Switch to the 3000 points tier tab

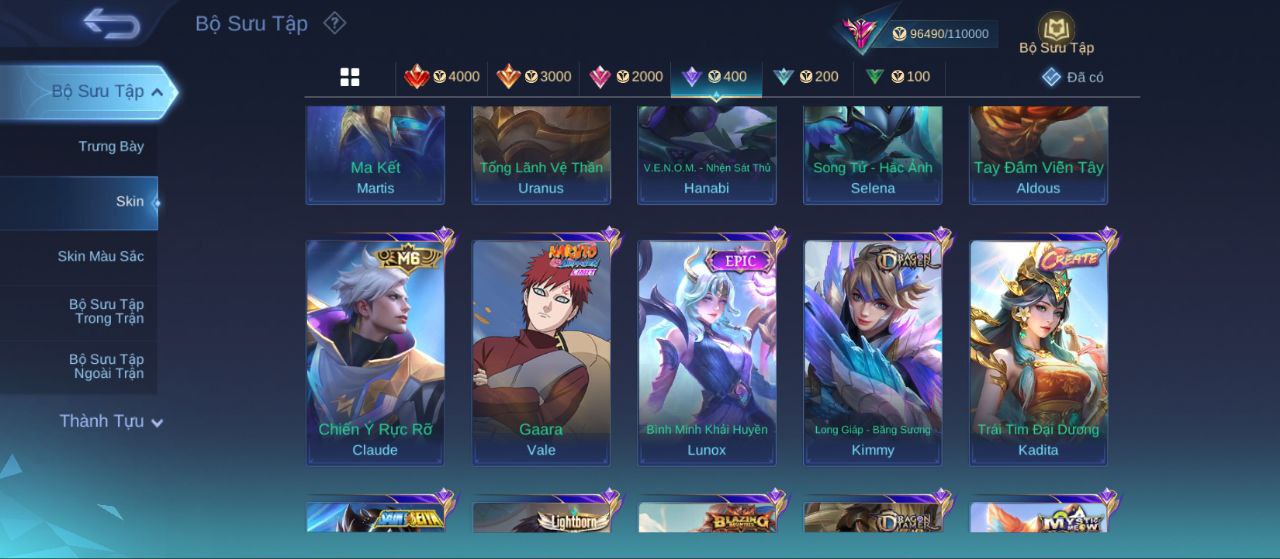click(534, 77)
